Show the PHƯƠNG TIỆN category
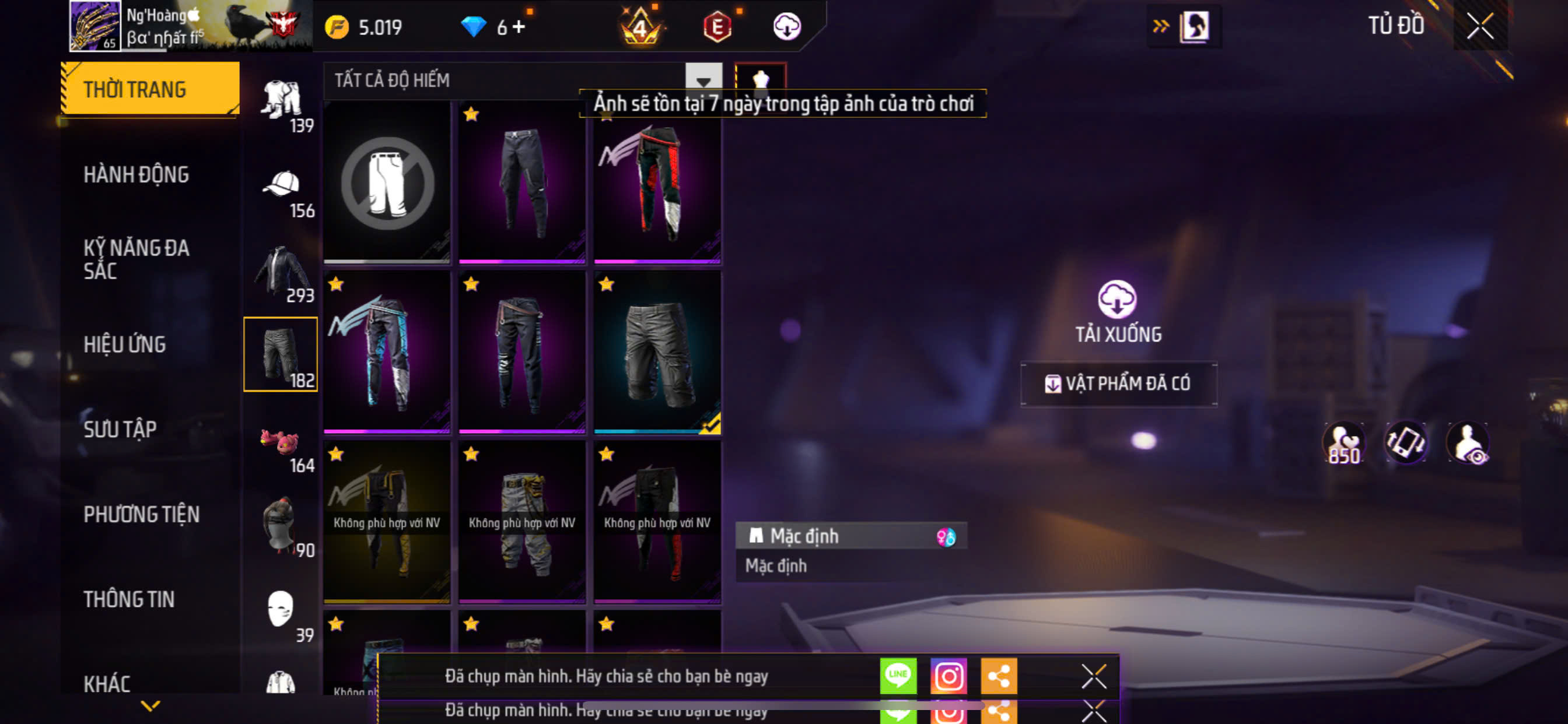1568x724 pixels. (141, 515)
